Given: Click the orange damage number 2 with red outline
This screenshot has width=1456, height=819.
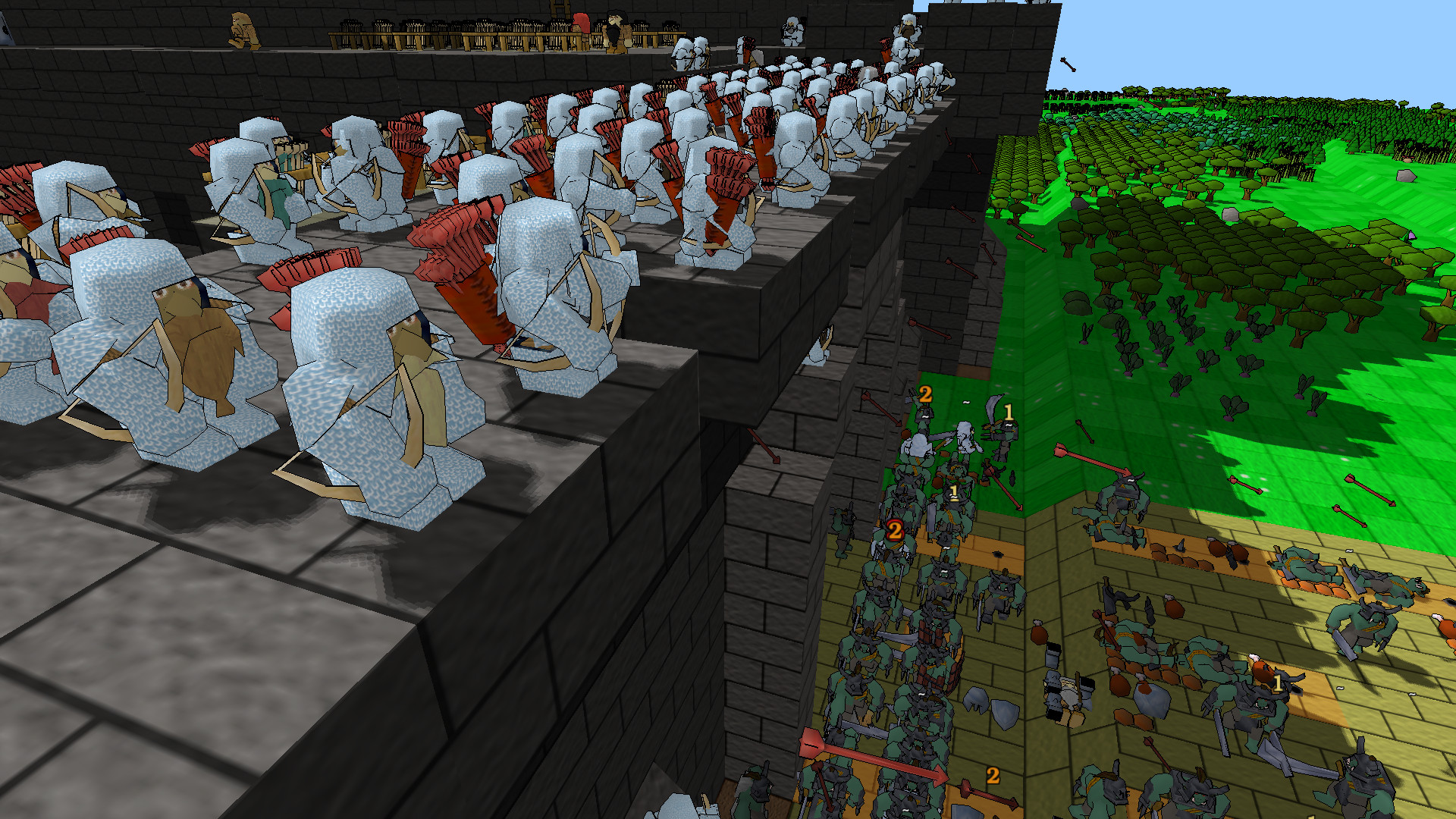Looking at the screenshot, I should (895, 529).
